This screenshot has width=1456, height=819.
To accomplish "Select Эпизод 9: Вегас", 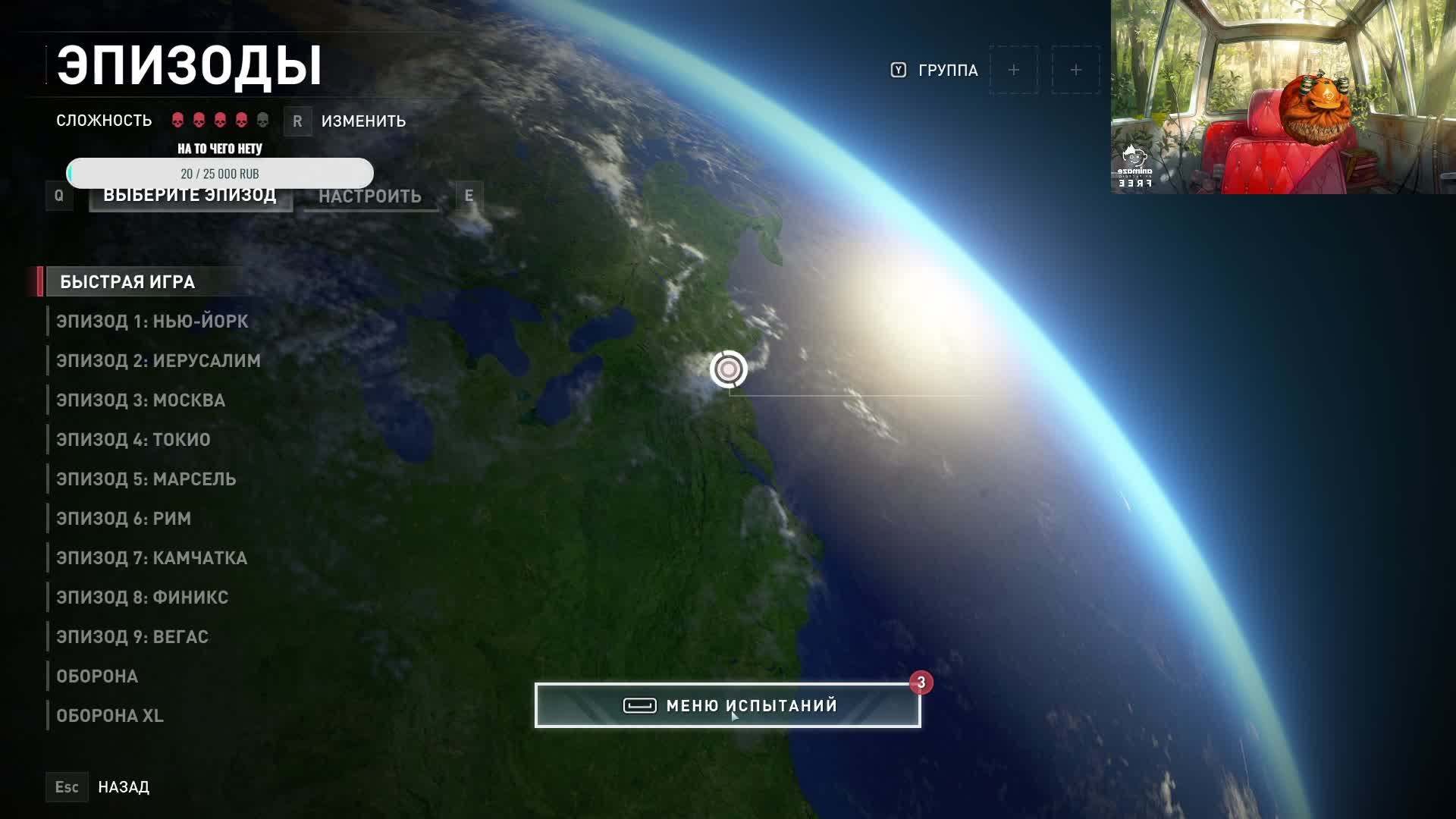I will (x=132, y=637).
